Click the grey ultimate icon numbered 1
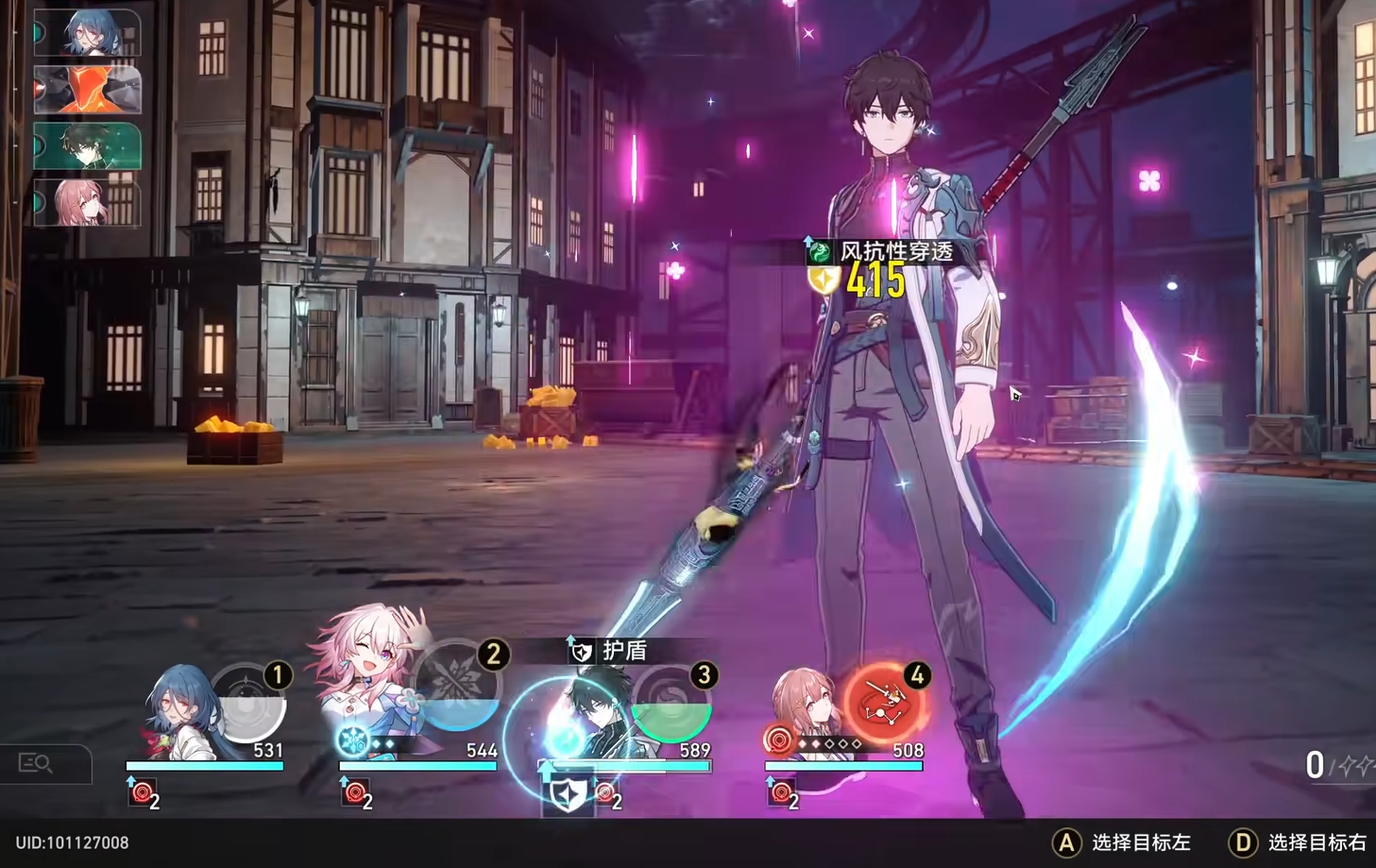The height and width of the screenshot is (868, 1376). (x=247, y=705)
